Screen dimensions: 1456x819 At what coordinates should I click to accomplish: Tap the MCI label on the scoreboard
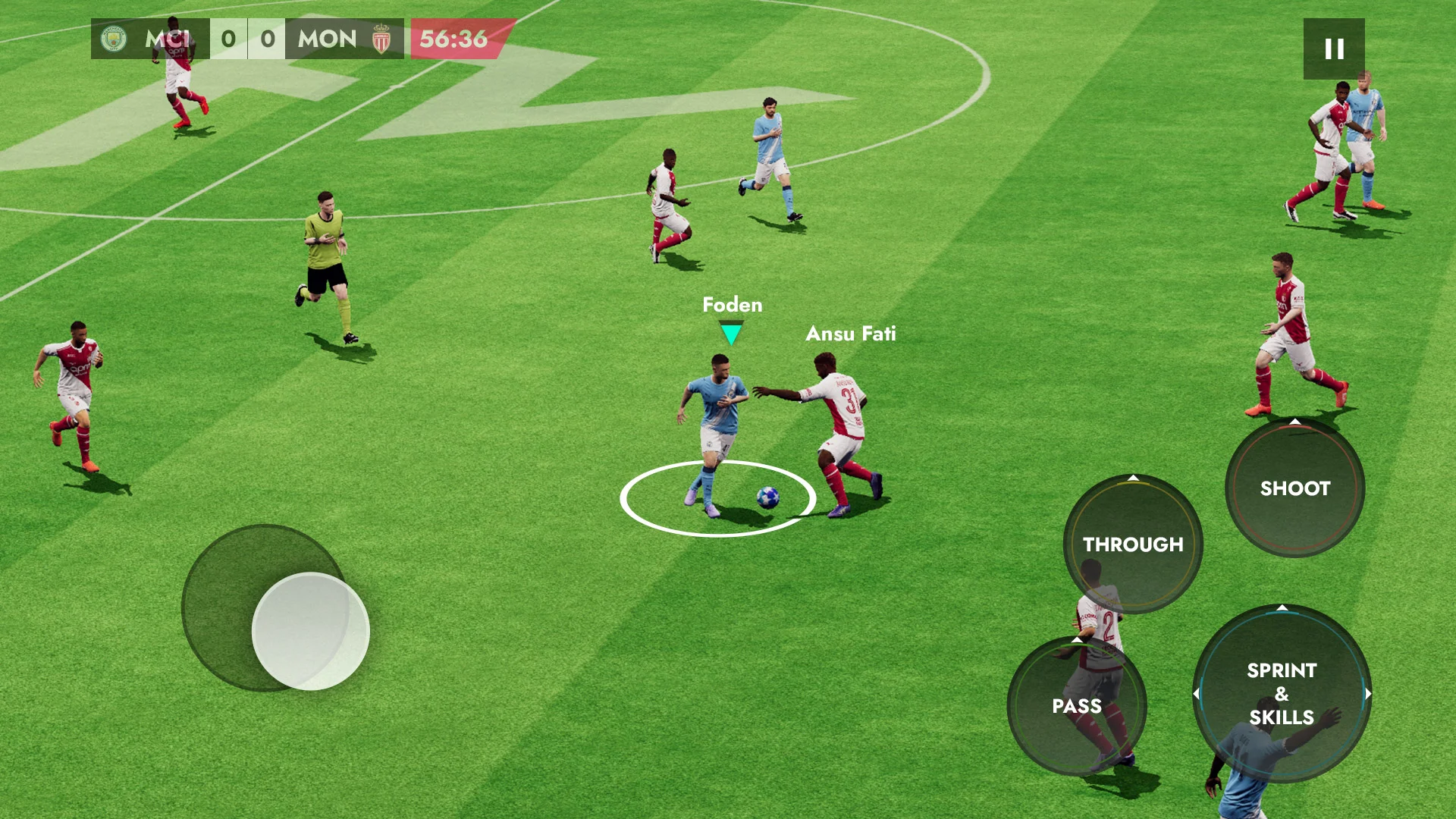click(168, 39)
